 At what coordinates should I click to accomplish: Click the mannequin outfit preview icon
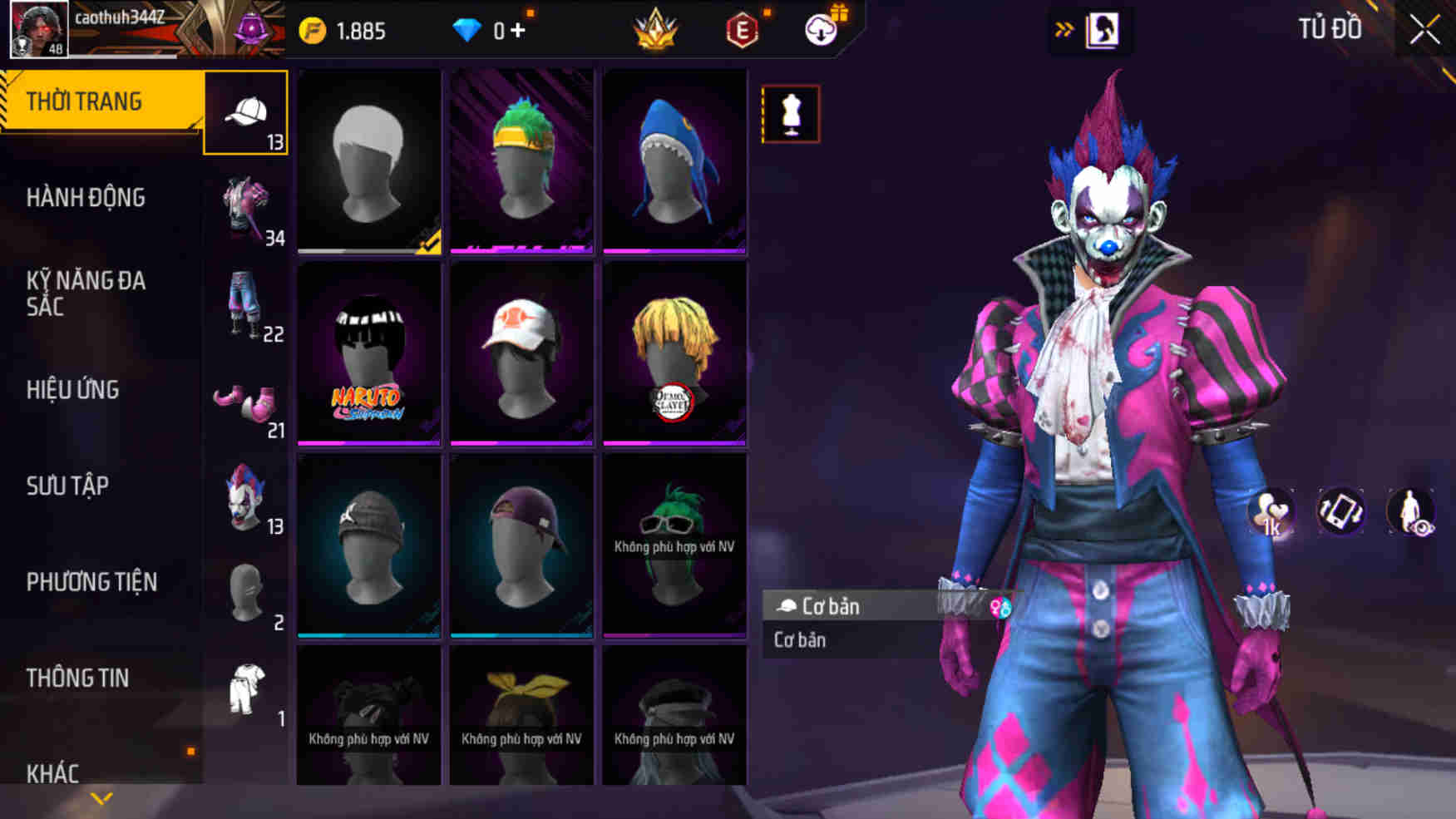click(x=790, y=114)
